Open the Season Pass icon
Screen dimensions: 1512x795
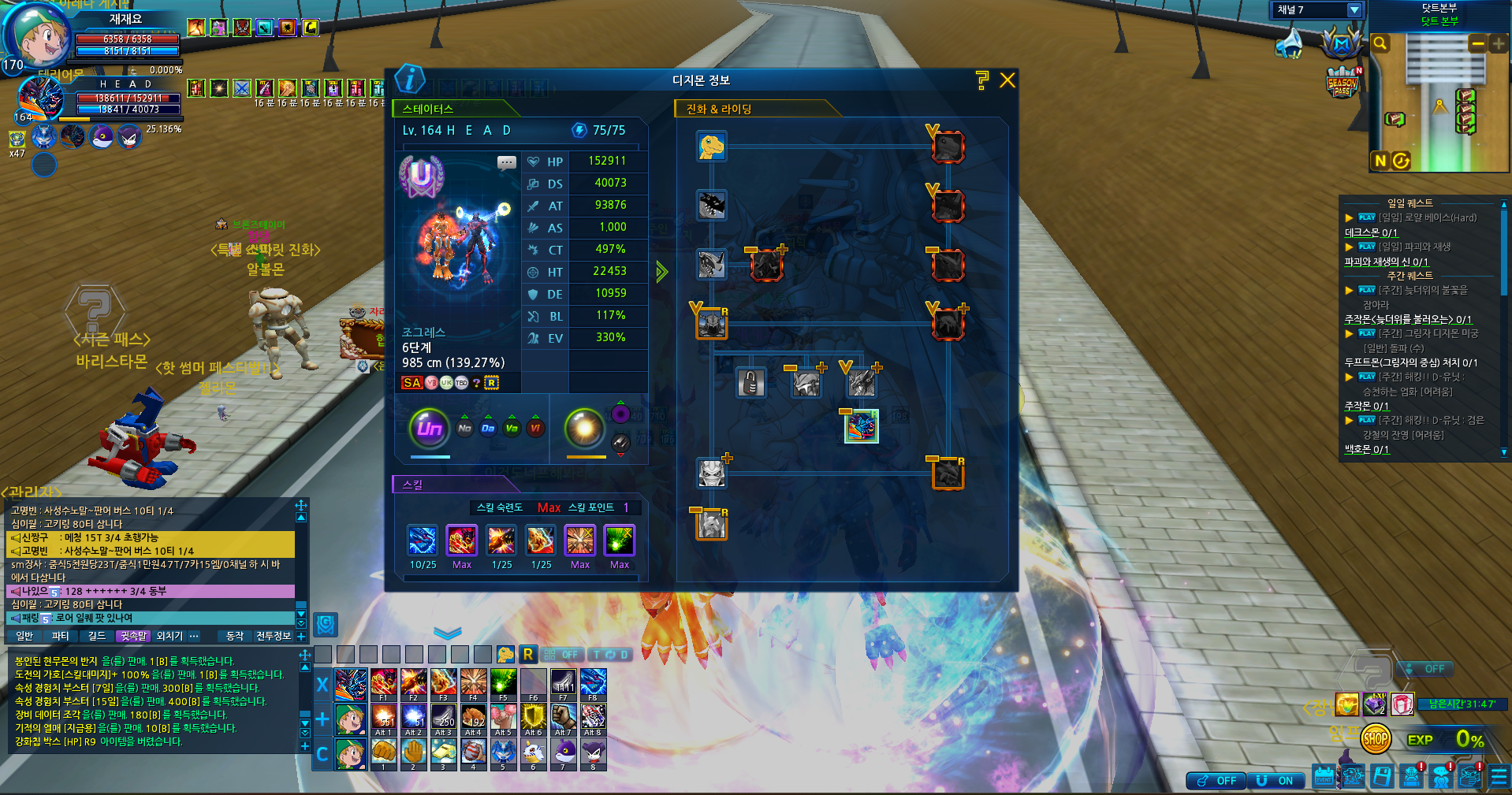[x=1342, y=83]
